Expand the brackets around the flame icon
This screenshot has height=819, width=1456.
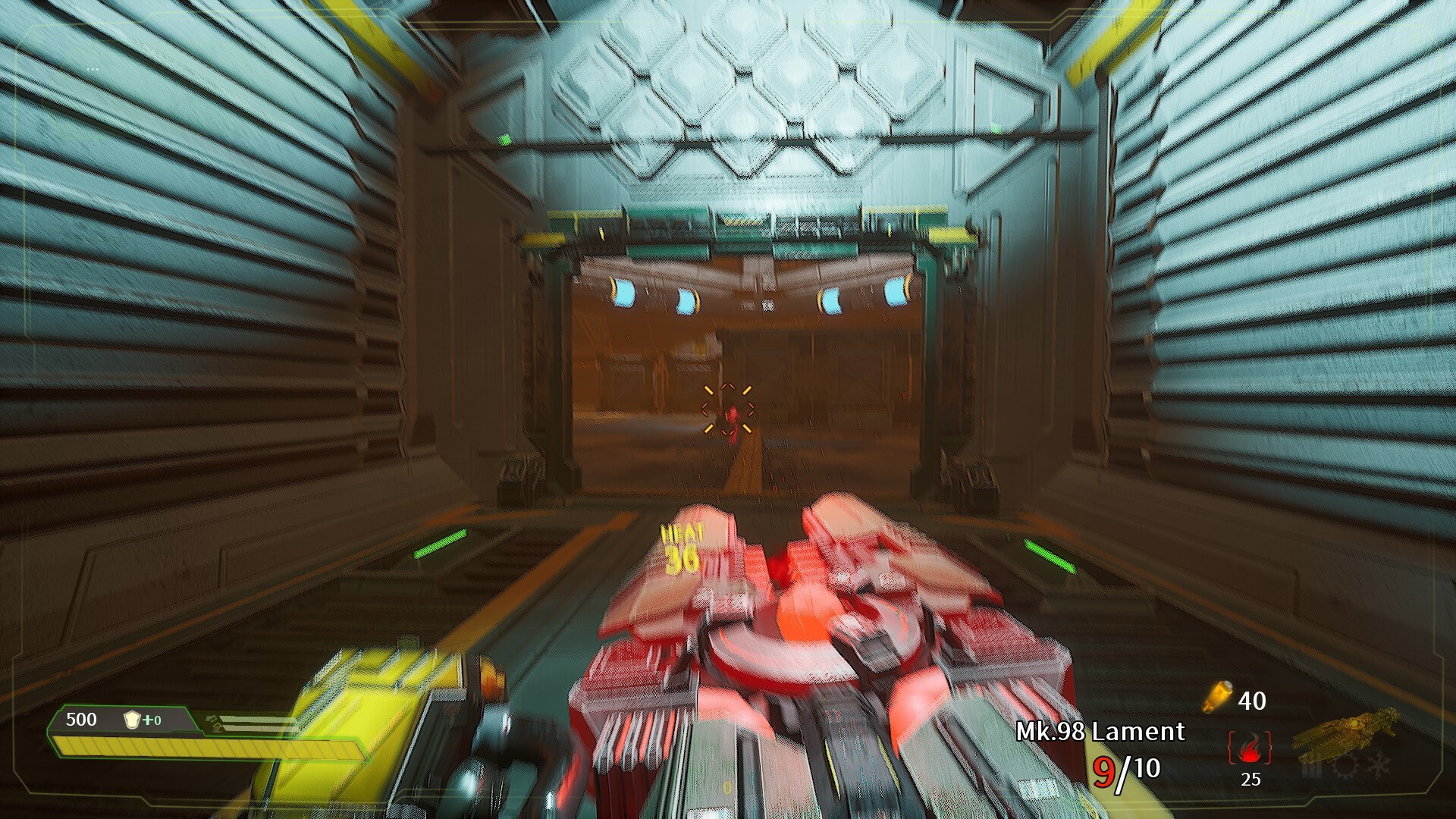[x=1232, y=749]
